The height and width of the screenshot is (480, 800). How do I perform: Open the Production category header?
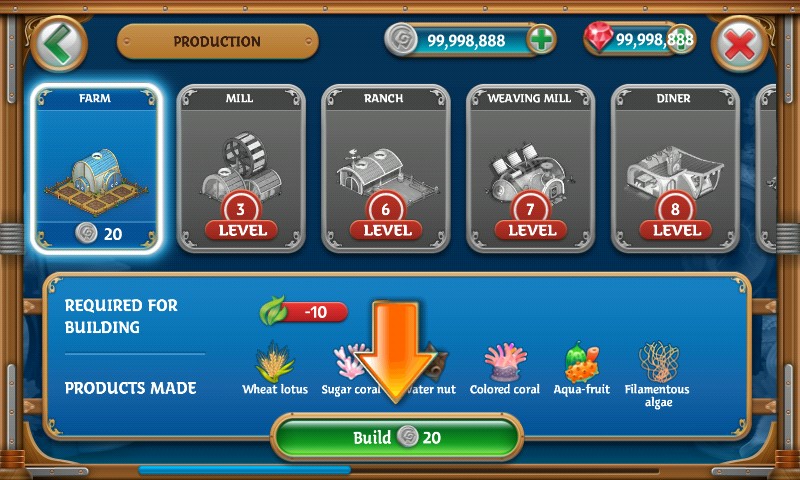(217, 42)
